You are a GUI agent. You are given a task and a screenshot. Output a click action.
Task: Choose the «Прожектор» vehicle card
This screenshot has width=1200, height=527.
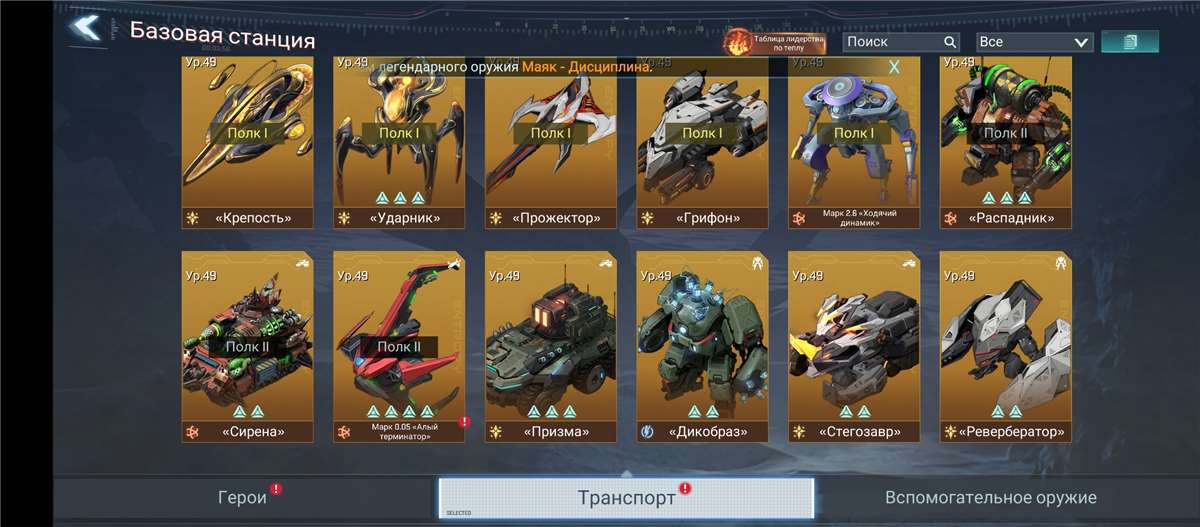coord(551,142)
